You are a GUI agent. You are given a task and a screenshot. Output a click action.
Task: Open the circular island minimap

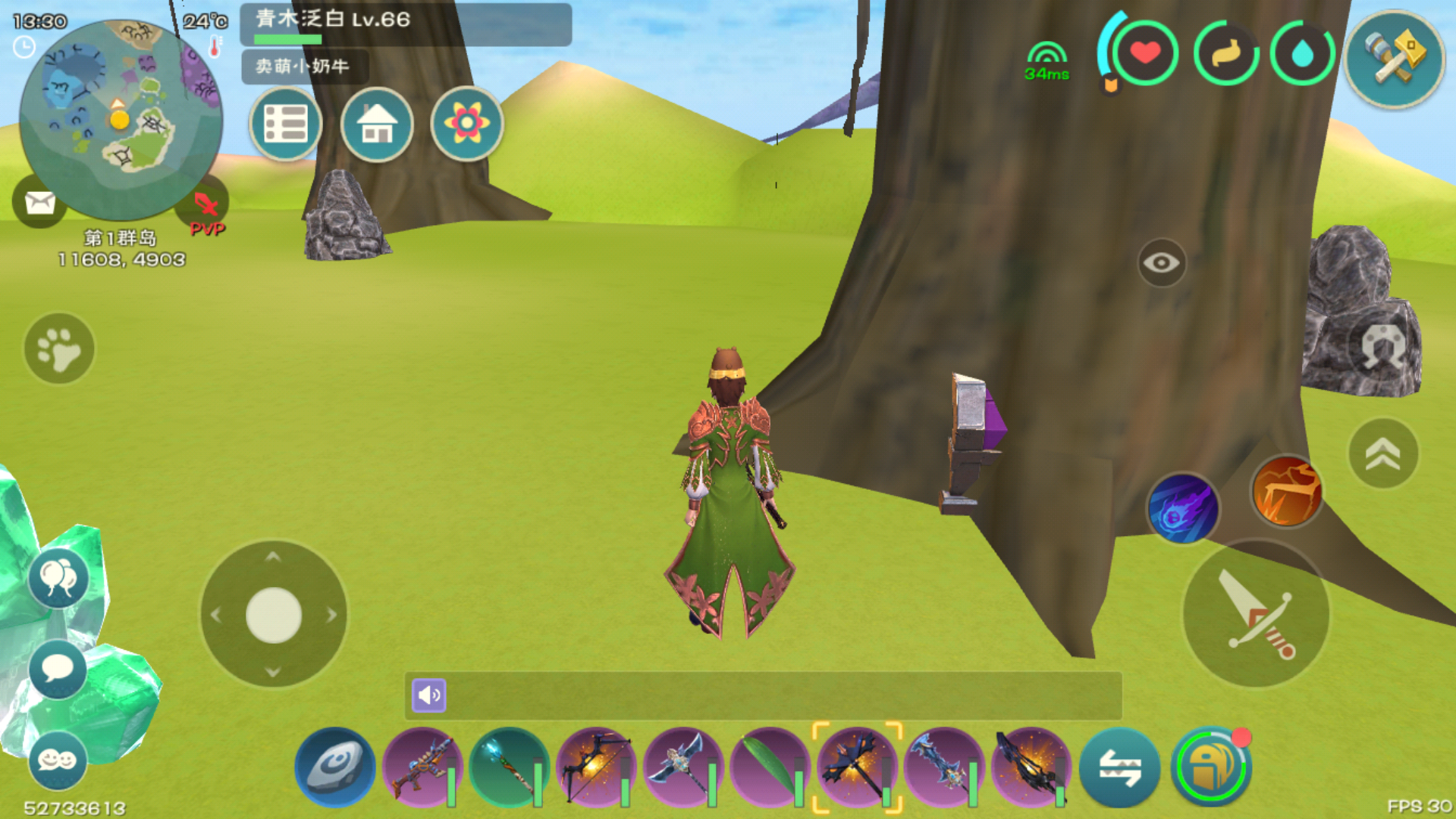coord(121,118)
